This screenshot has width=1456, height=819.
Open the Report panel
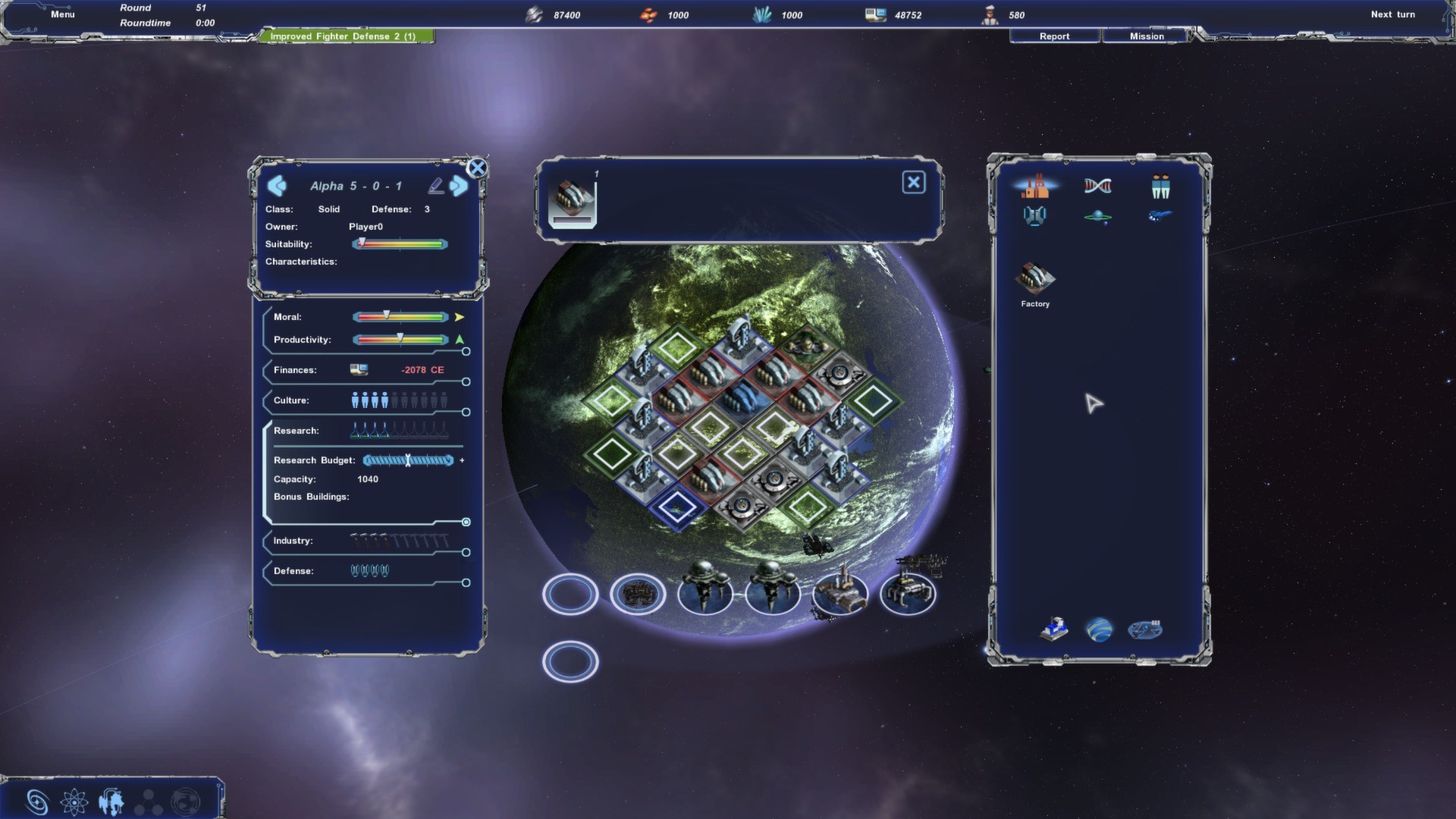[1054, 36]
